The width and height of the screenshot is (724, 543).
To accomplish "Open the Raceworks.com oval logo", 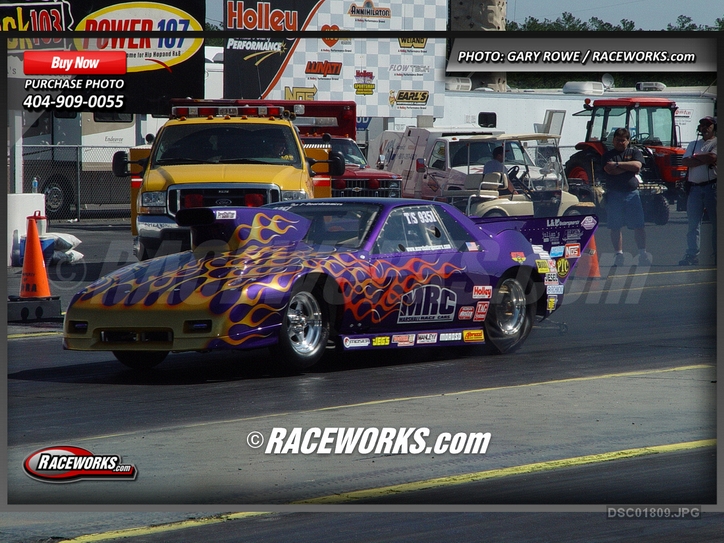I will pyautogui.click(x=80, y=464).
